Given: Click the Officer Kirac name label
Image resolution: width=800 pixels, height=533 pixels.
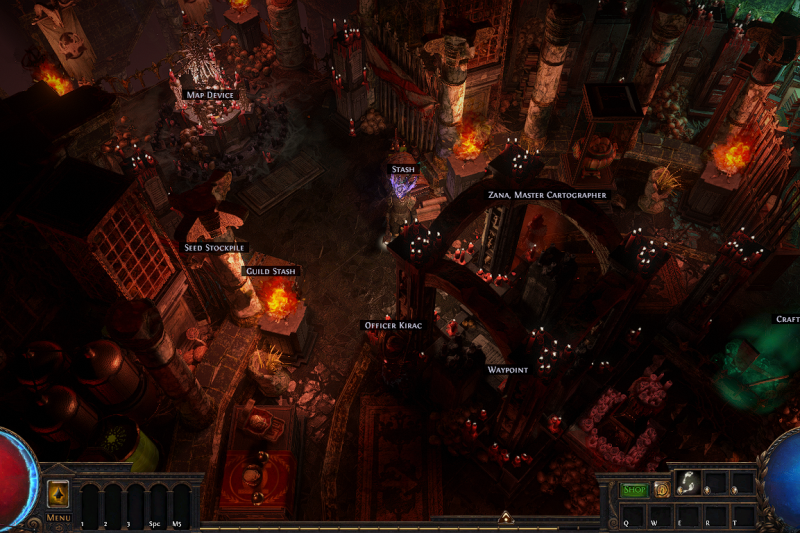Looking at the screenshot, I should click(391, 325).
